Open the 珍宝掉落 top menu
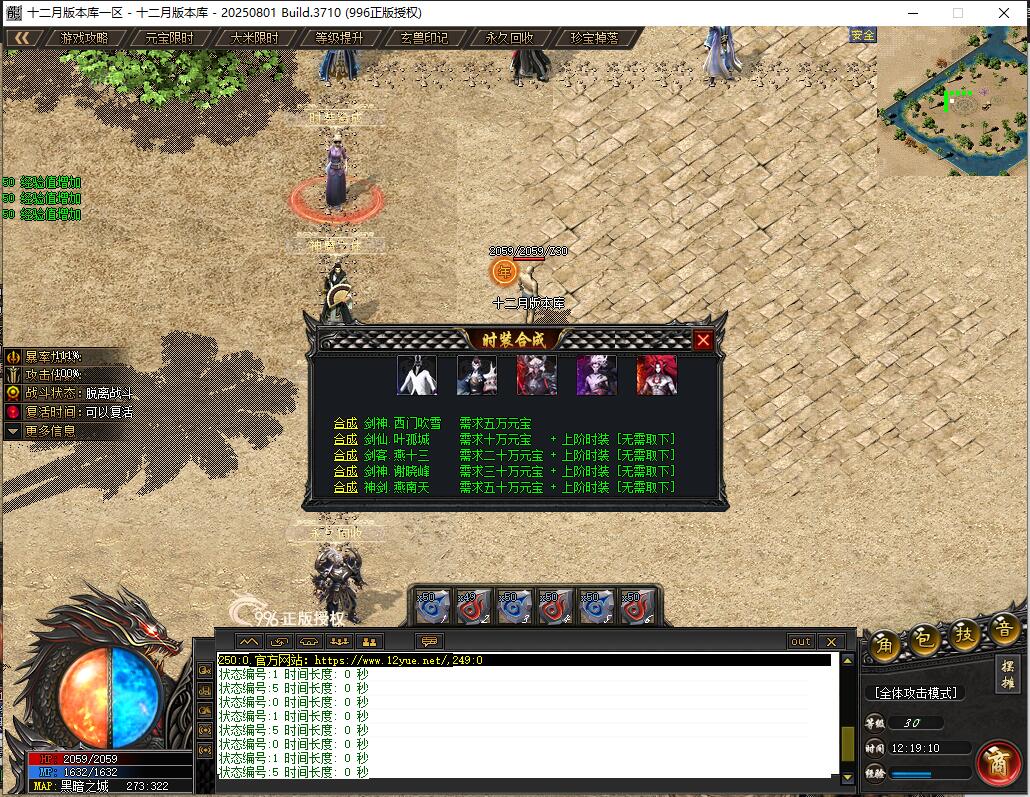The image size is (1030, 797). [x=594, y=38]
